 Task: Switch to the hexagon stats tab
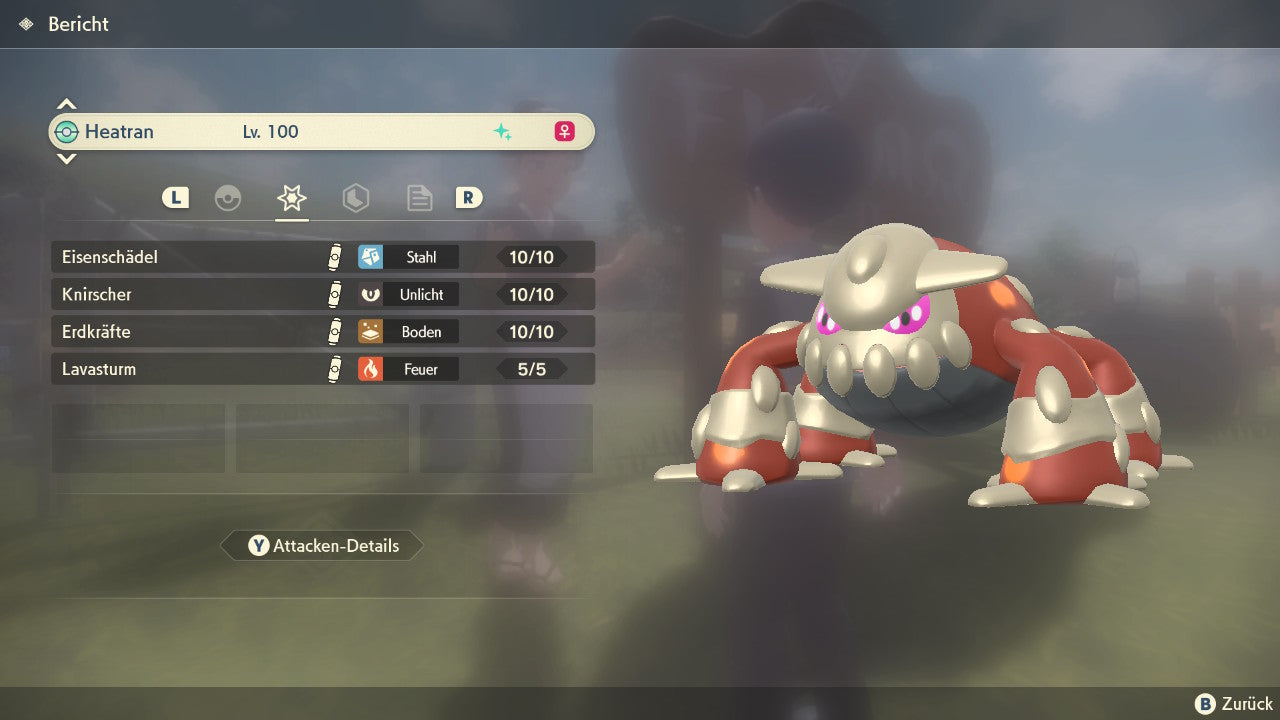356,198
